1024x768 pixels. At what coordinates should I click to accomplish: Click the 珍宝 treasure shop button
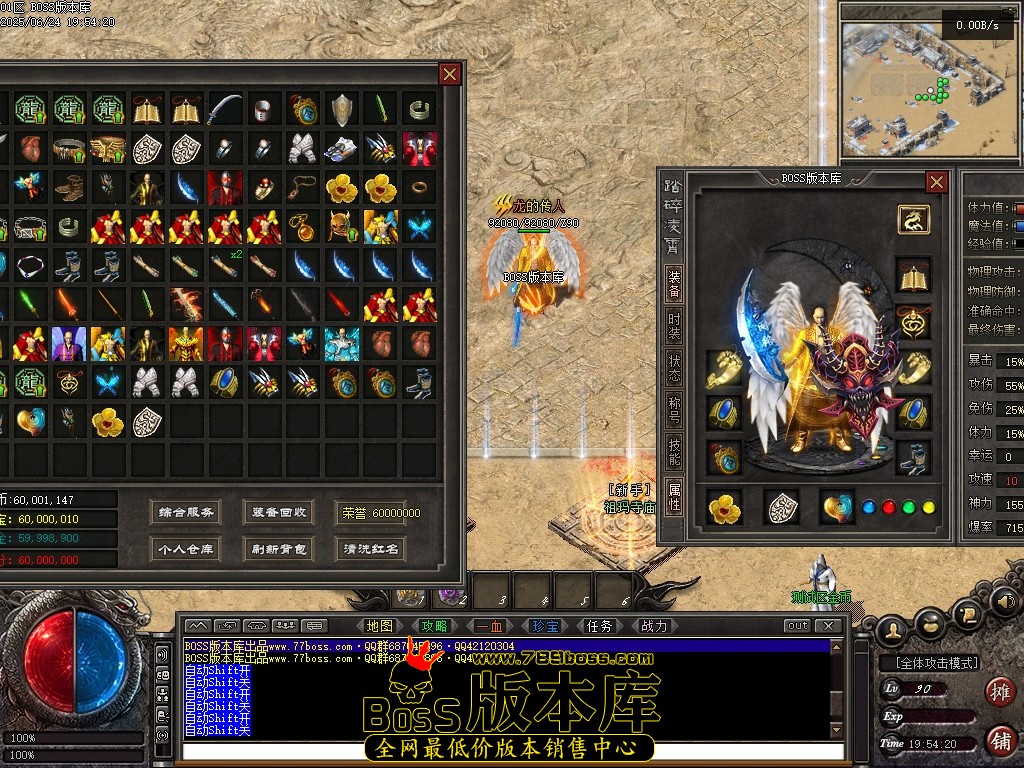pos(545,626)
